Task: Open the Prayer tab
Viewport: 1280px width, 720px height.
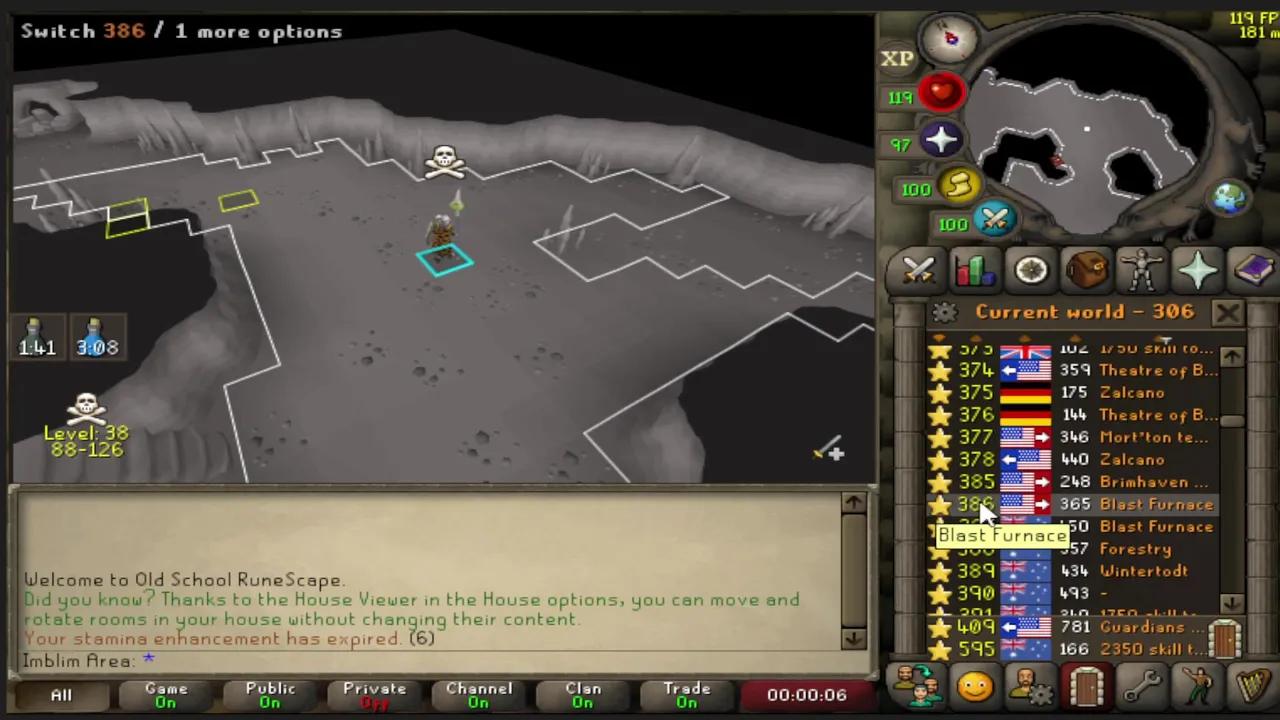Action: click(x=1198, y=270)
